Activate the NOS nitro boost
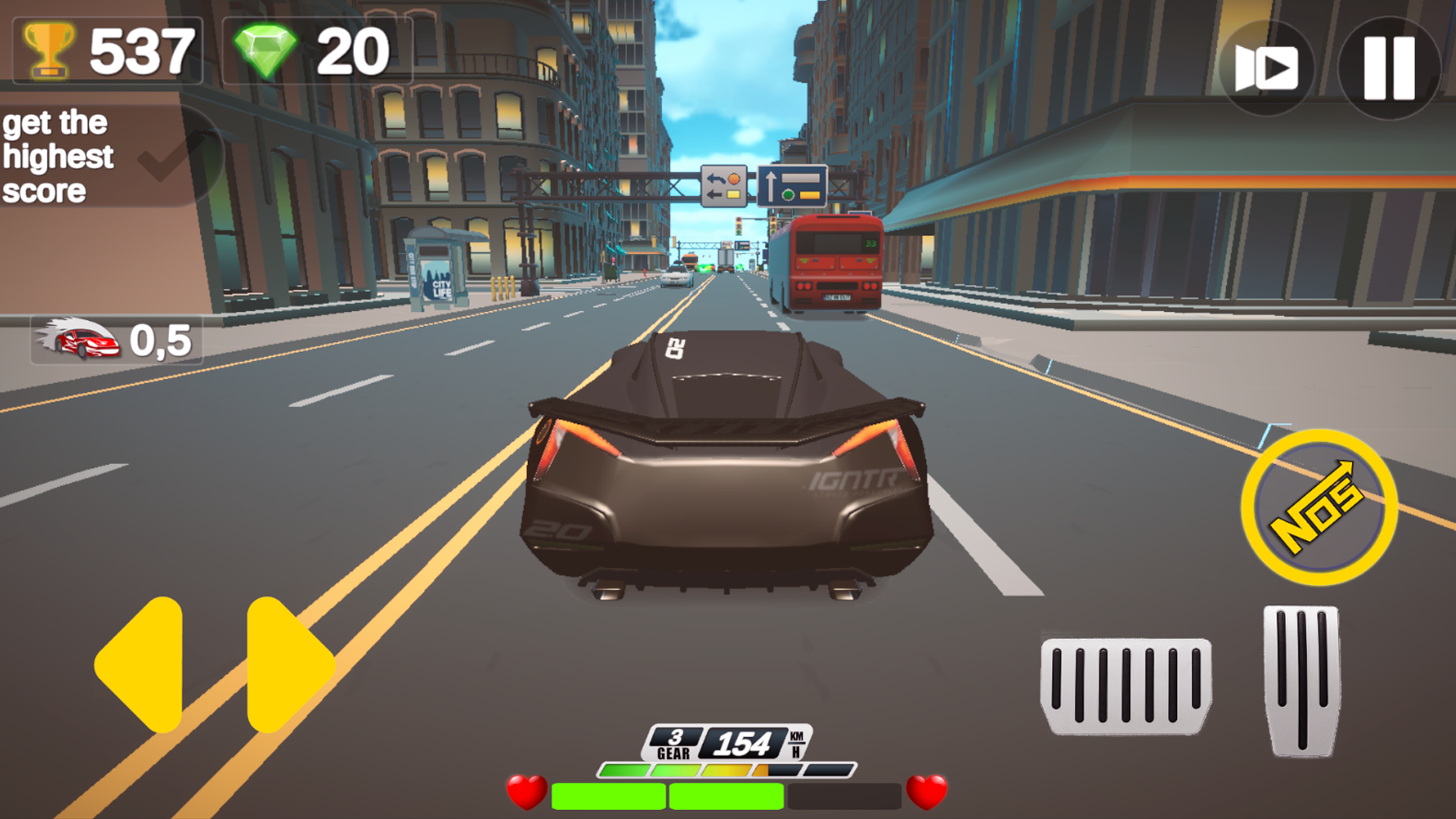 [x=1319, y=504]
